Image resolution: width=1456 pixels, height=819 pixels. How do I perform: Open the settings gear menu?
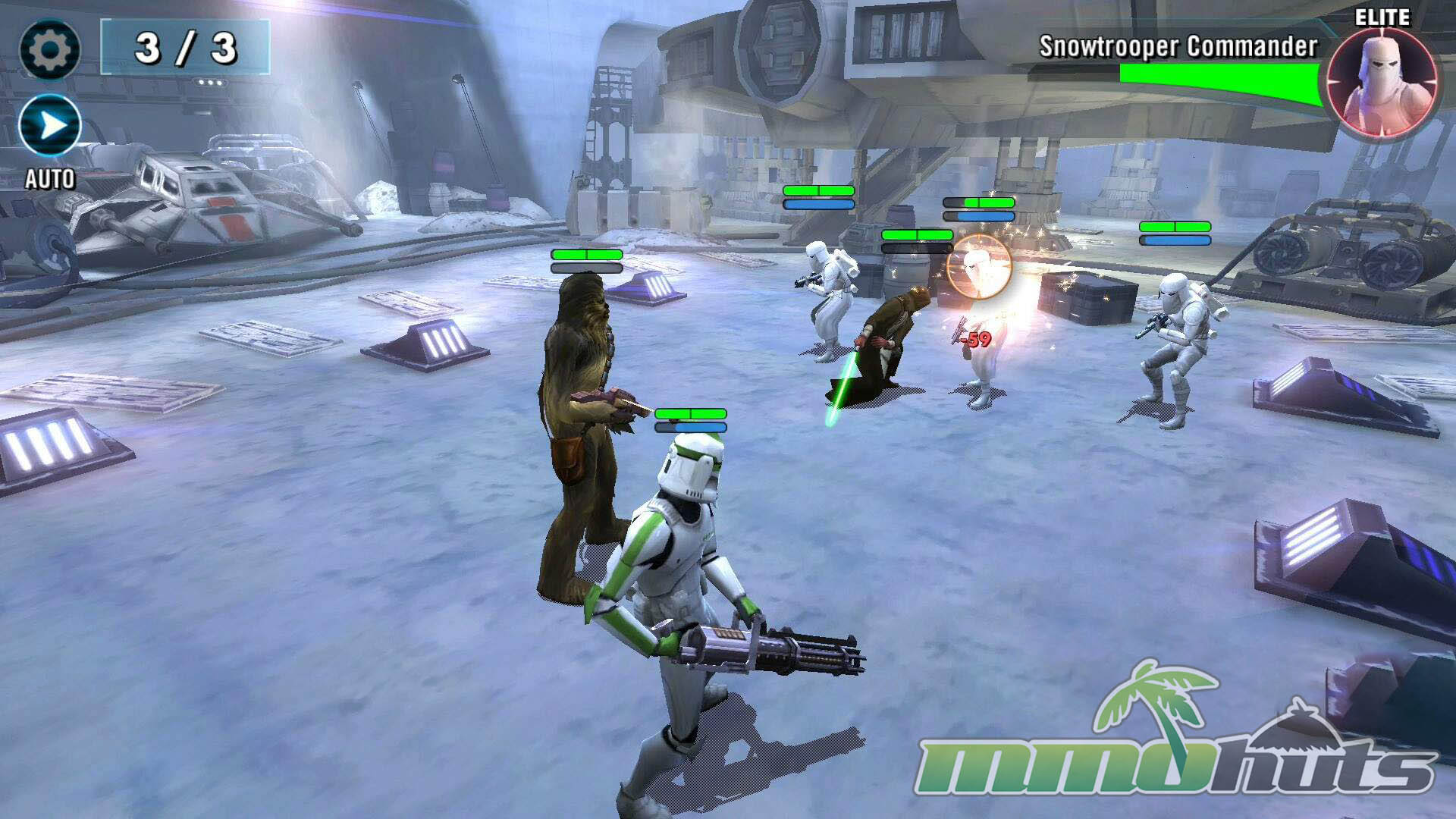[x=49, y=49]
